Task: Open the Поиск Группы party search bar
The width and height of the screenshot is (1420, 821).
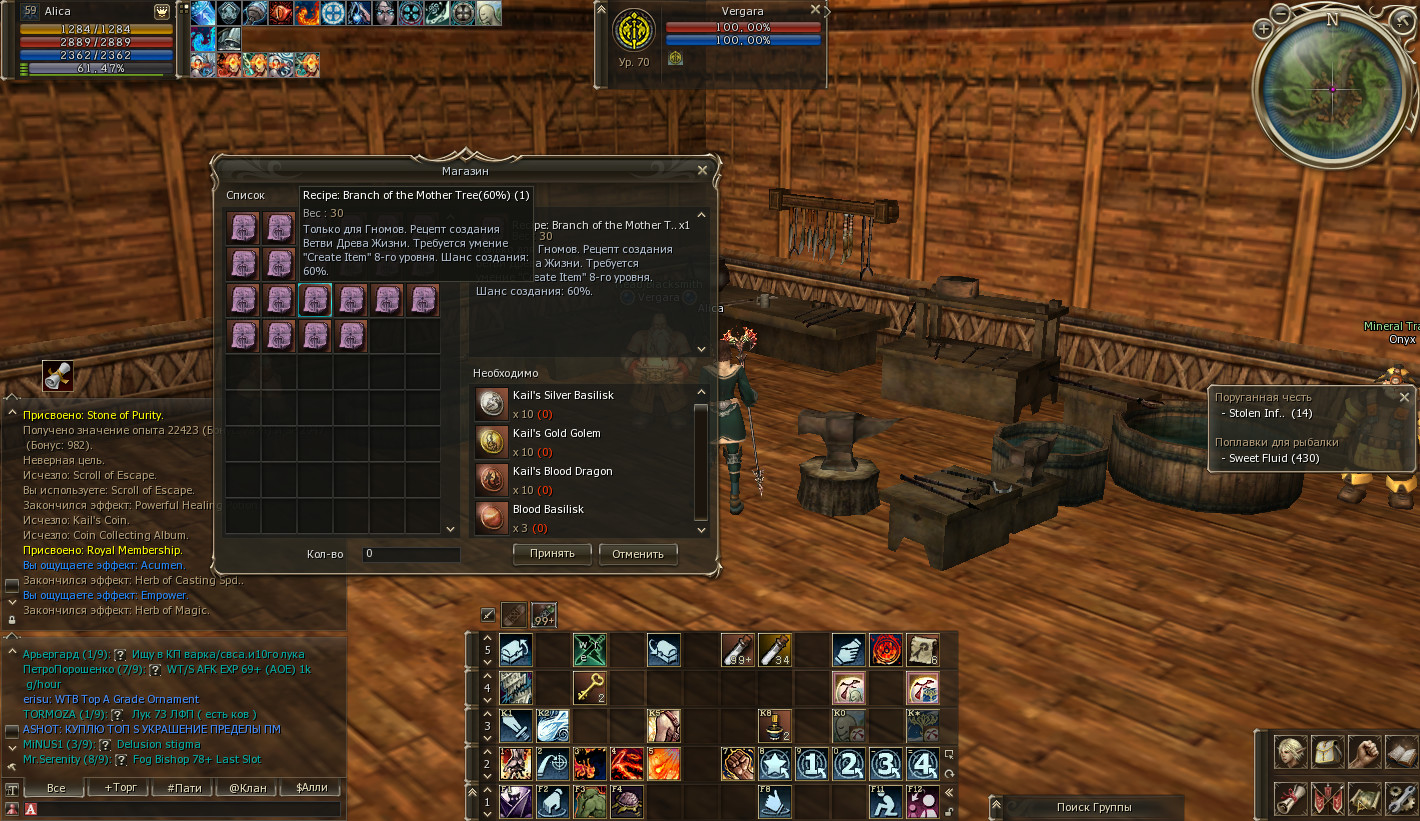Action: point(1094,807)
